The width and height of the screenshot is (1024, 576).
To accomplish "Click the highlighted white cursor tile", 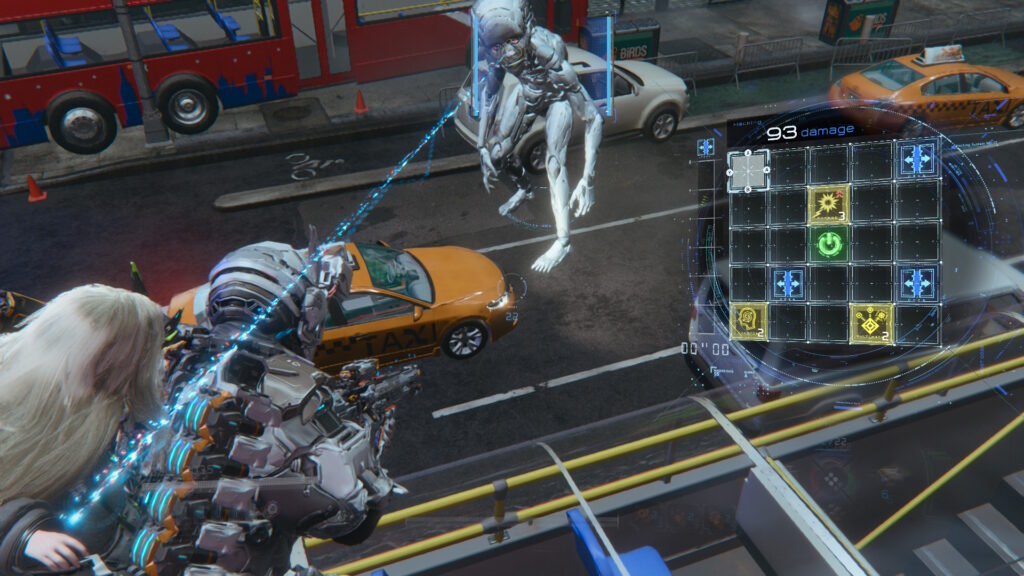I will point(748,170).
